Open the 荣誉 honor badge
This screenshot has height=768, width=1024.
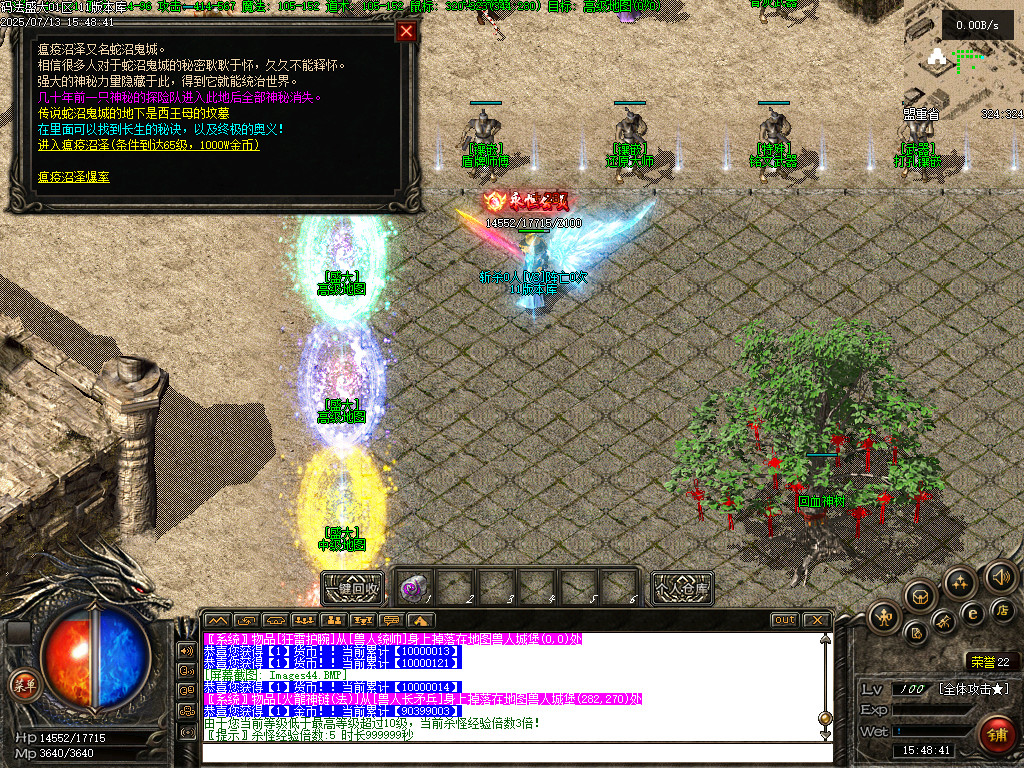pyautogui.click(x=989, y=661)
